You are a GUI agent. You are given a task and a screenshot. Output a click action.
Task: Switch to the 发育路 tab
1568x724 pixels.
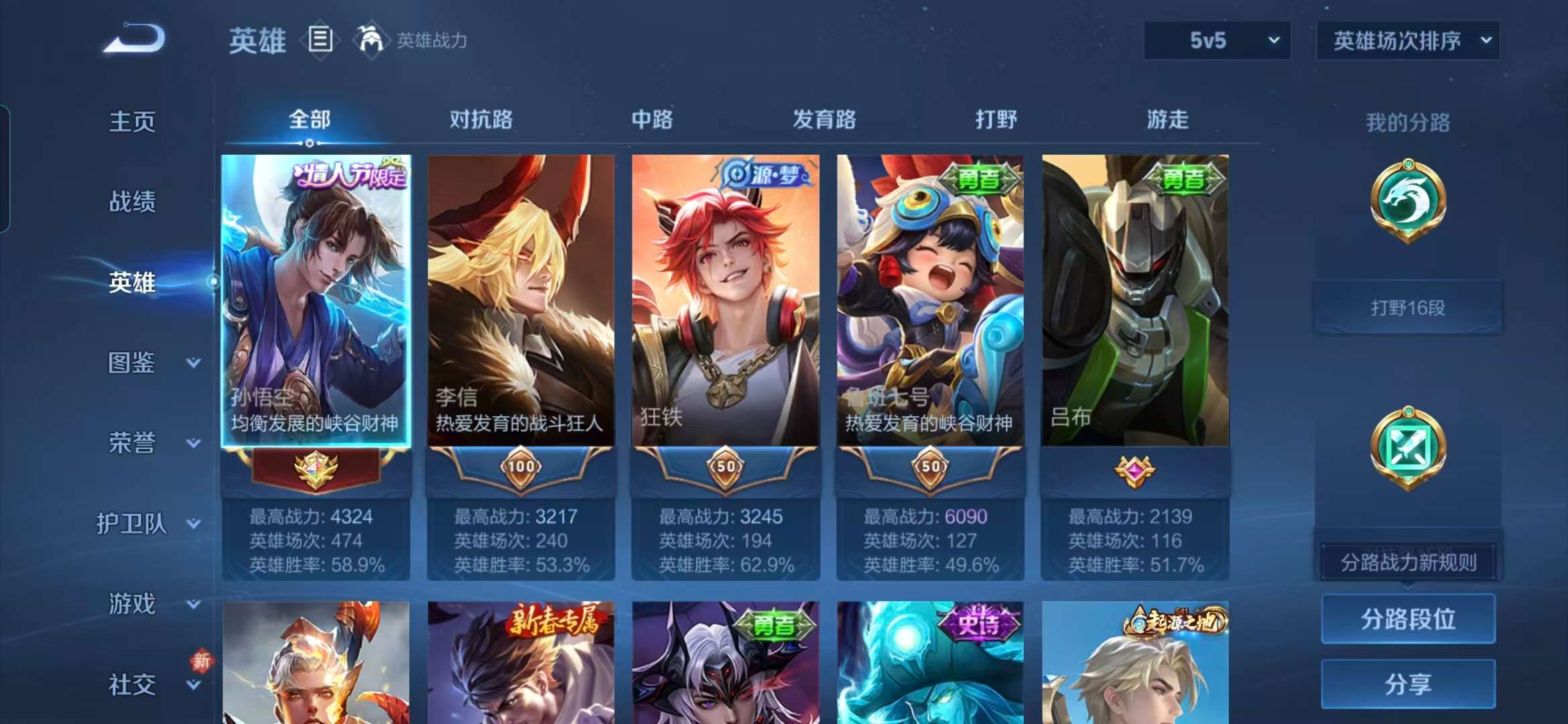[824, 121]
